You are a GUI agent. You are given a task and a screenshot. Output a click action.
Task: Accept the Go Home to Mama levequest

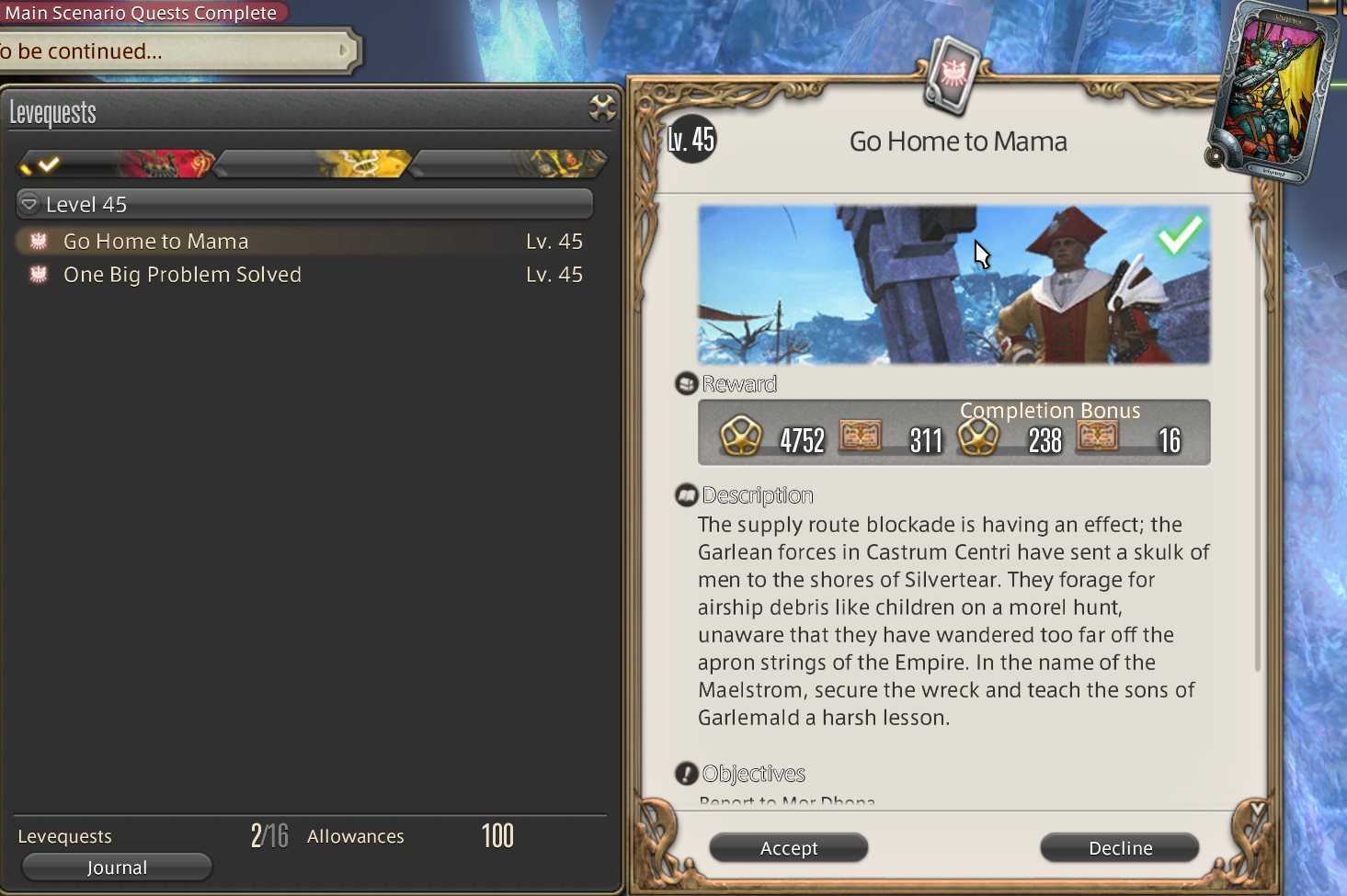point(788,847)
